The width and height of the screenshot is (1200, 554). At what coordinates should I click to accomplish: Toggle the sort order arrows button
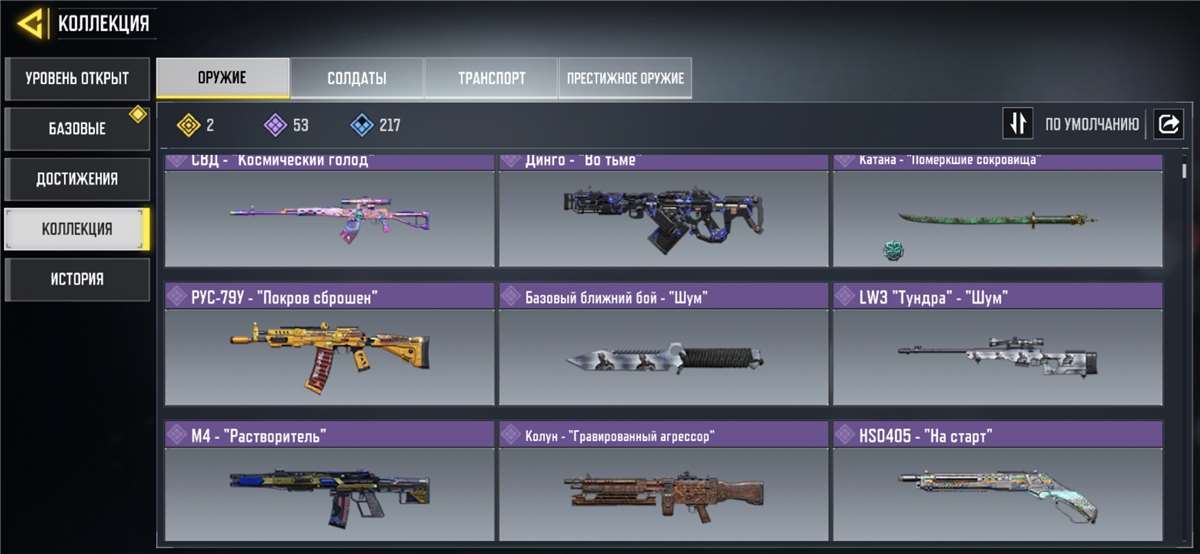pos(1018,124)
